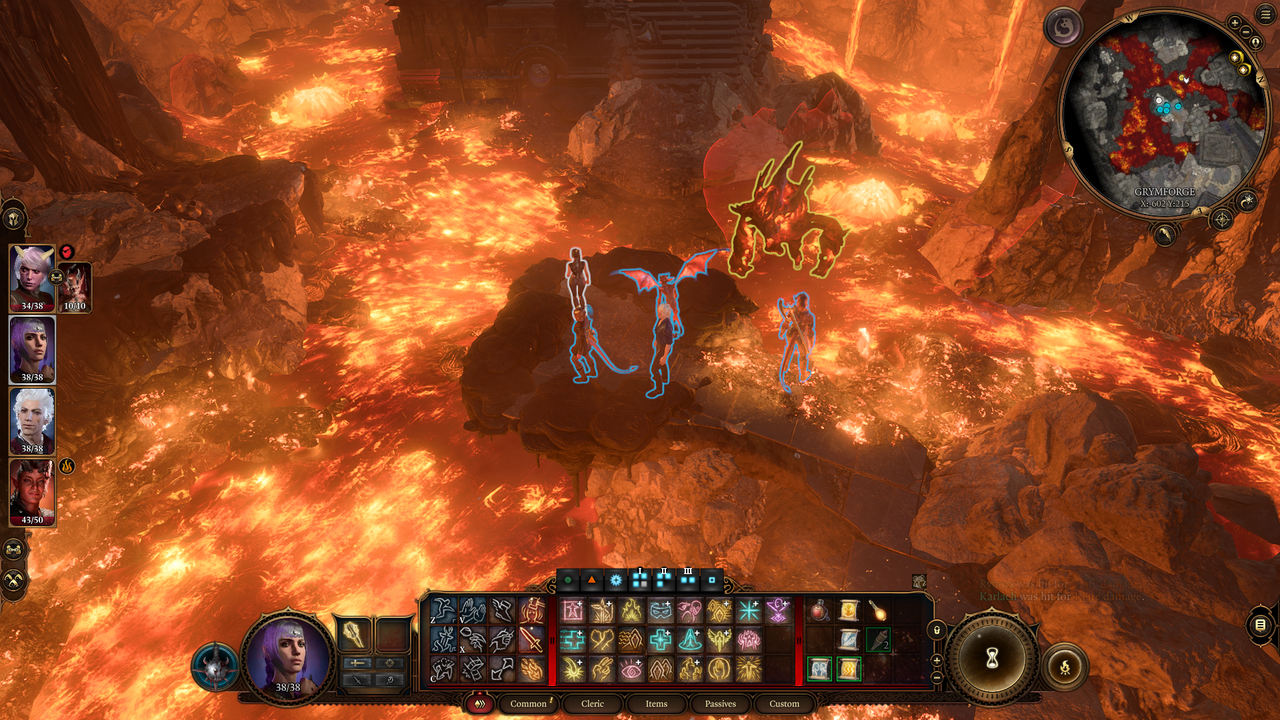Switch to the Common hotbar tab
Image resolution: width=1280 pixels, height=720 pixels.
pyautogui.click(x=528, y=704)
